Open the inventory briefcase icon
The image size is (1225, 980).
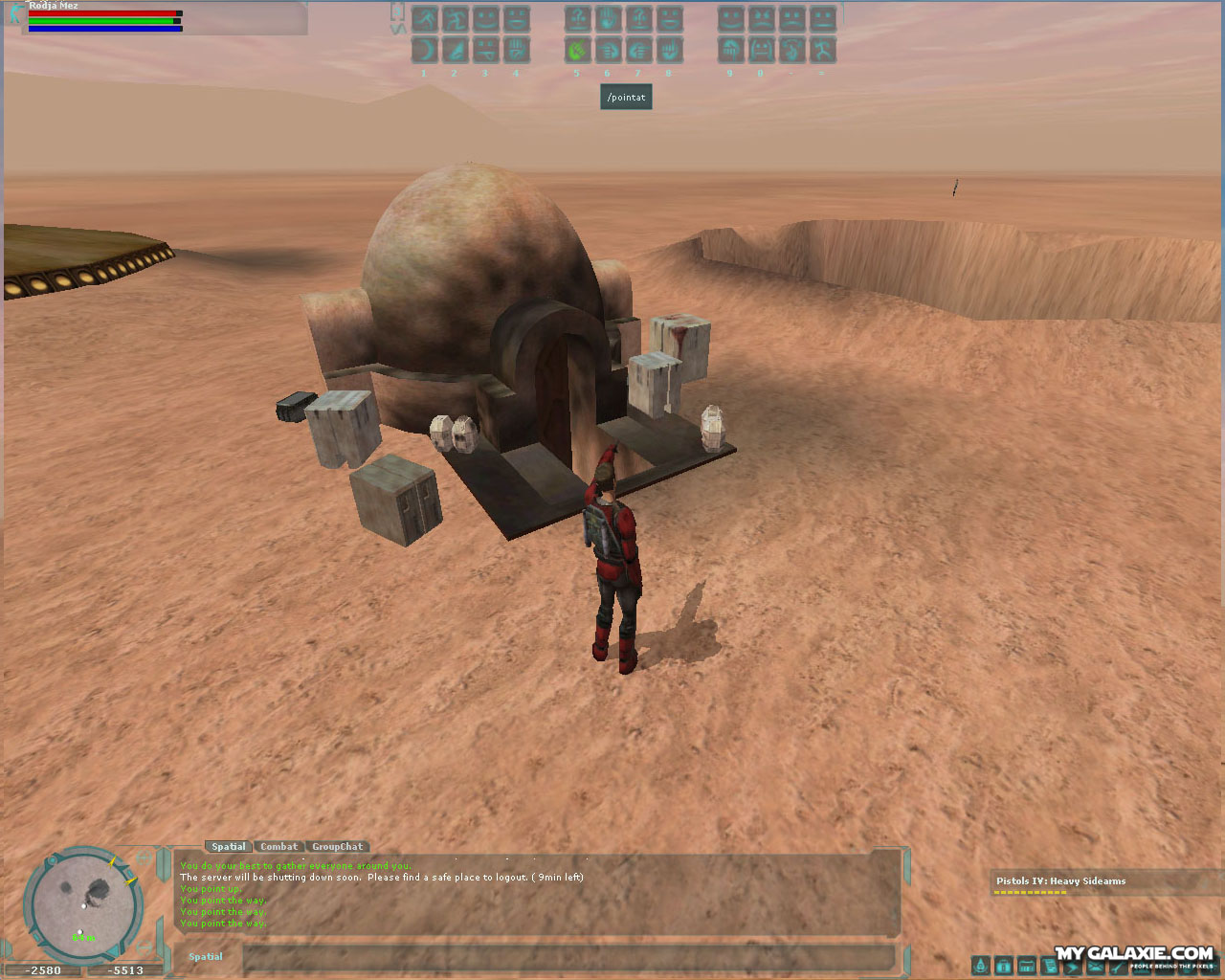coord(1003,966)
